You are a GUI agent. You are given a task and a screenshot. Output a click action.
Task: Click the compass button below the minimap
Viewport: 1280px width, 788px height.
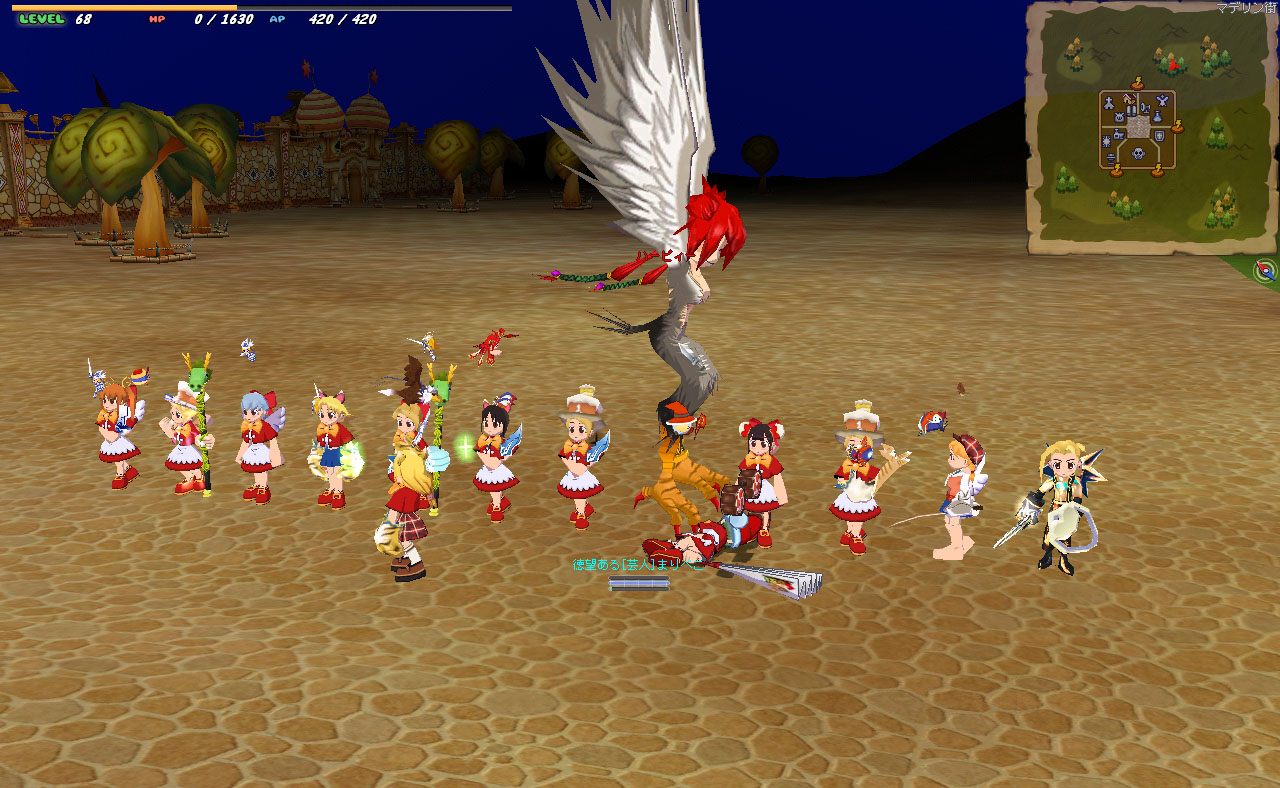tap(1265, 270)
